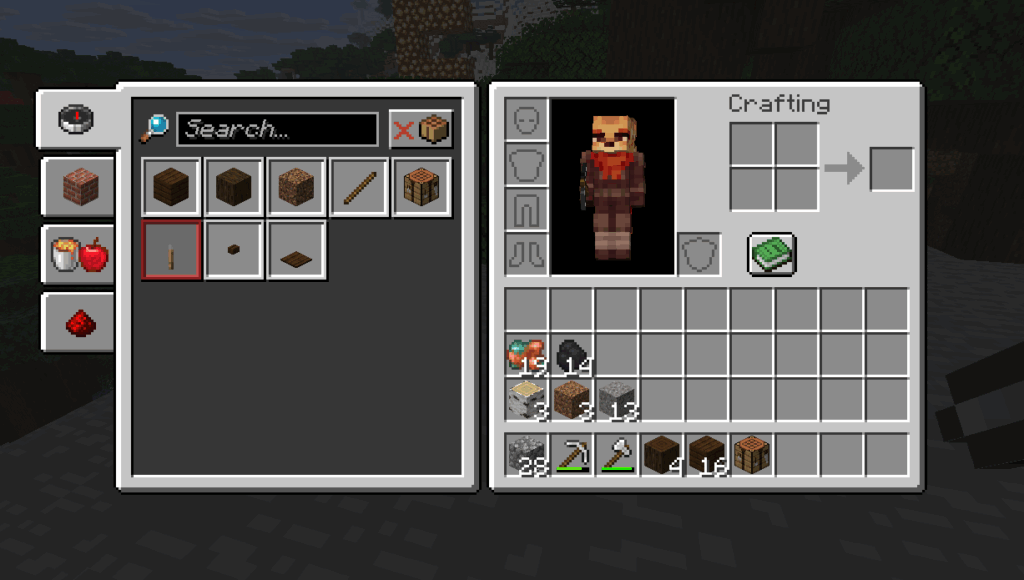
Task: Click the recipe book search field
Action: coord(277,129)
